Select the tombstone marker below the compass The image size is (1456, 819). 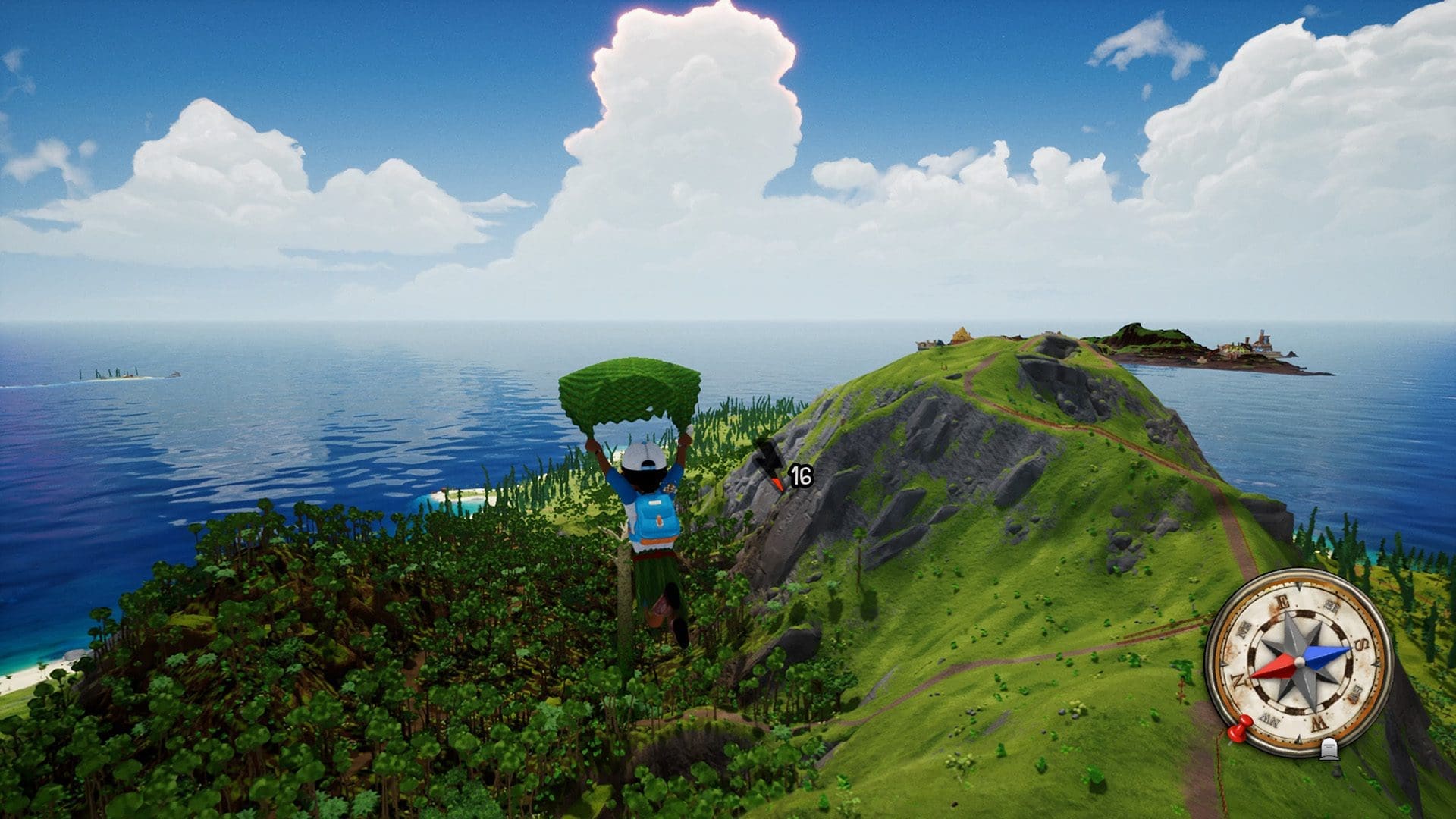[1329, 750]
